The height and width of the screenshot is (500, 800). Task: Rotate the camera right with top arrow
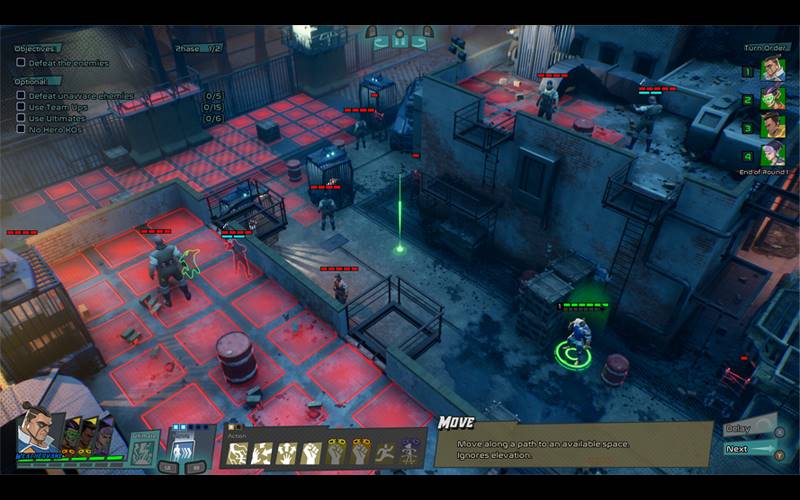pos(420,42)
